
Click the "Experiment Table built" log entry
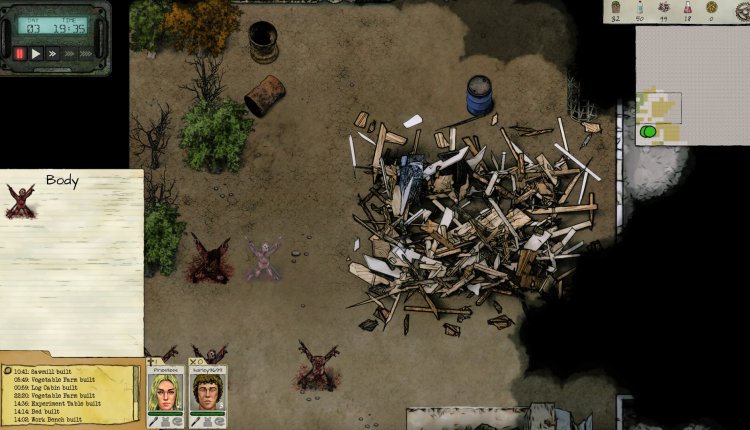click(x=57, y=403)
